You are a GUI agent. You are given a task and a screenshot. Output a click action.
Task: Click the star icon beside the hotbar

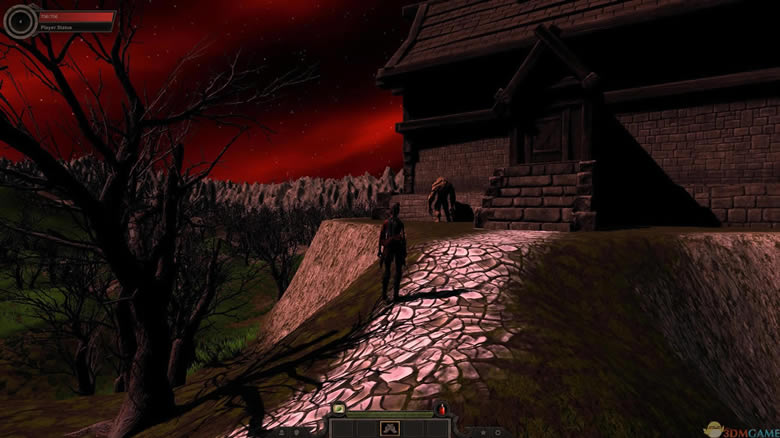pyautogui.click(x=483, y=432)
